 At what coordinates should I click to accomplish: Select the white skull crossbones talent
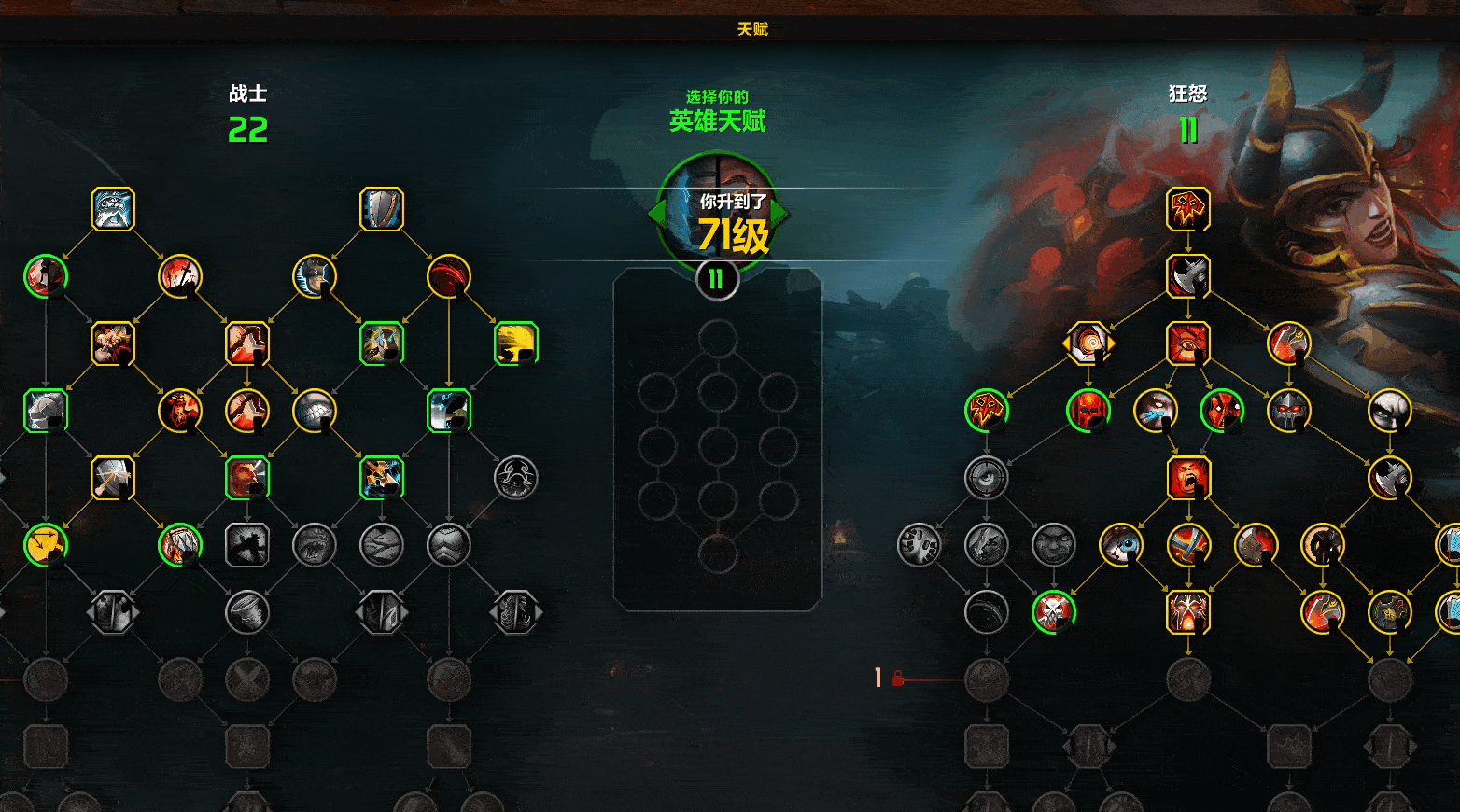(x=1054, y=612)
